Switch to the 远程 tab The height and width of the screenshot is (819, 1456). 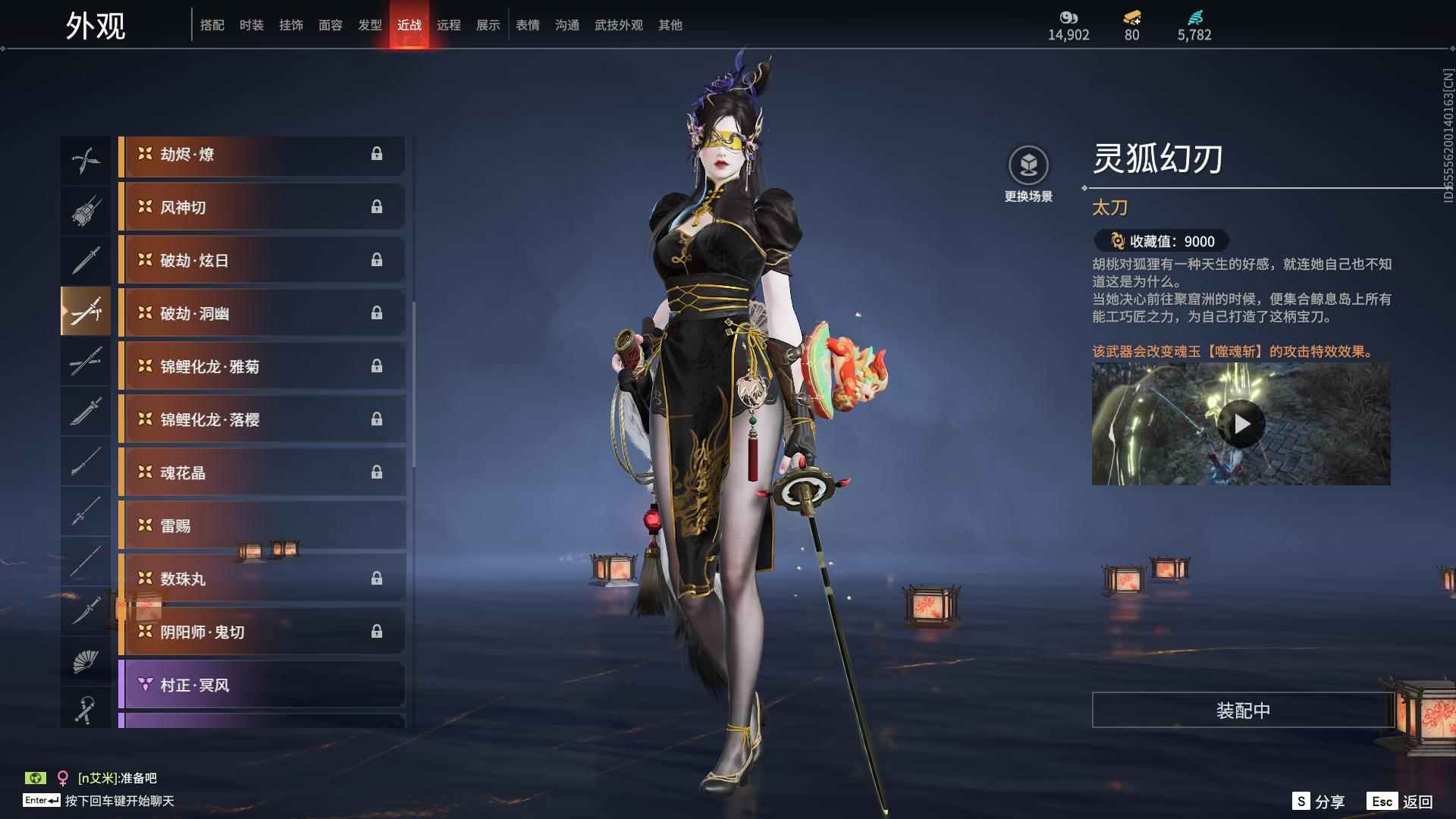(x=449, y=24)
